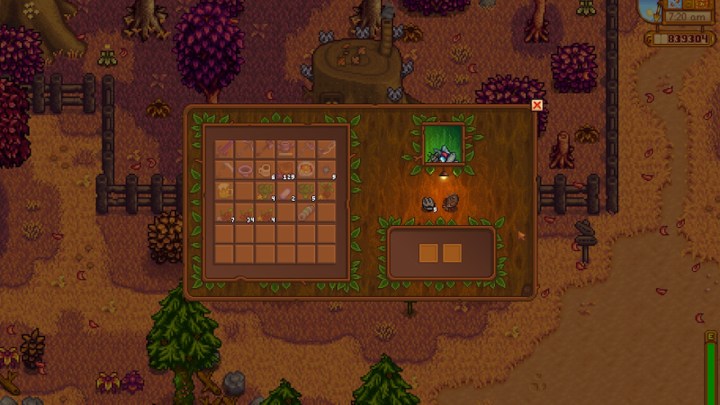Close the trade menu with the X
This screenshot has width=720, height=405.
click(x=537, y=105)
